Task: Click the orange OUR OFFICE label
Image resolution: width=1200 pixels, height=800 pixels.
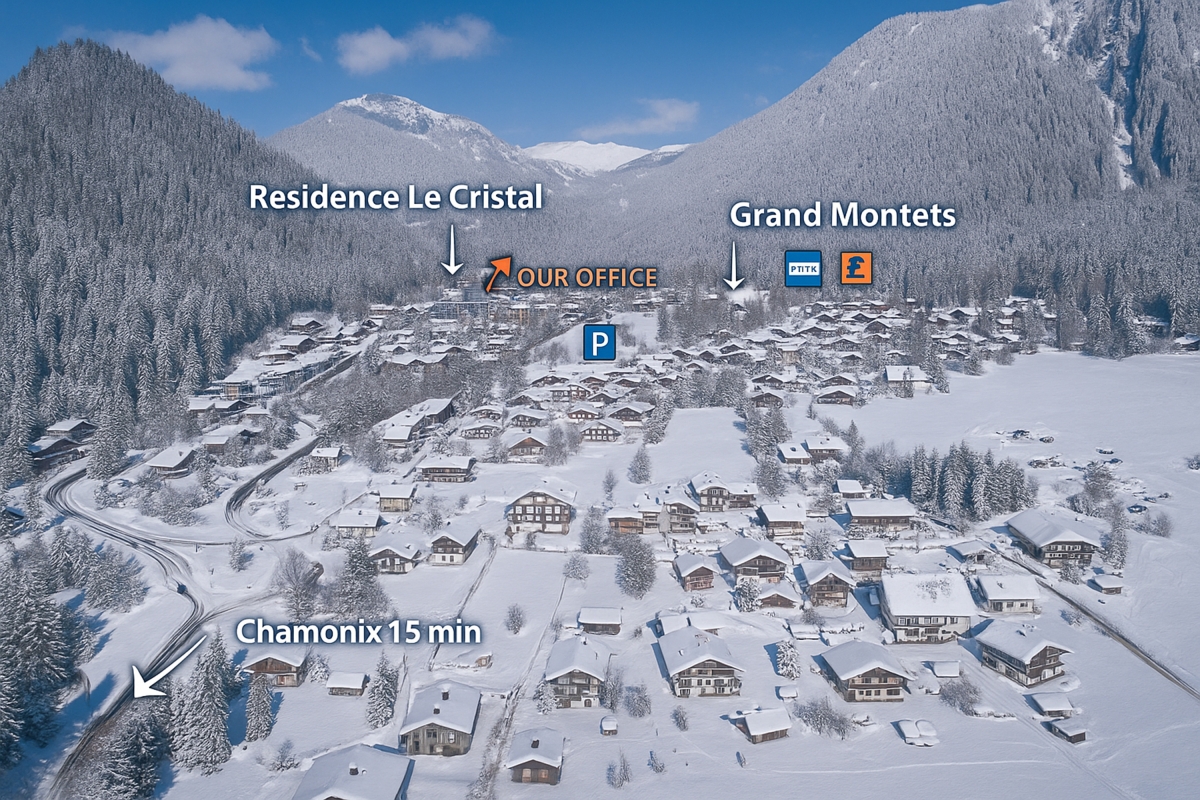Action: (587, 278)
